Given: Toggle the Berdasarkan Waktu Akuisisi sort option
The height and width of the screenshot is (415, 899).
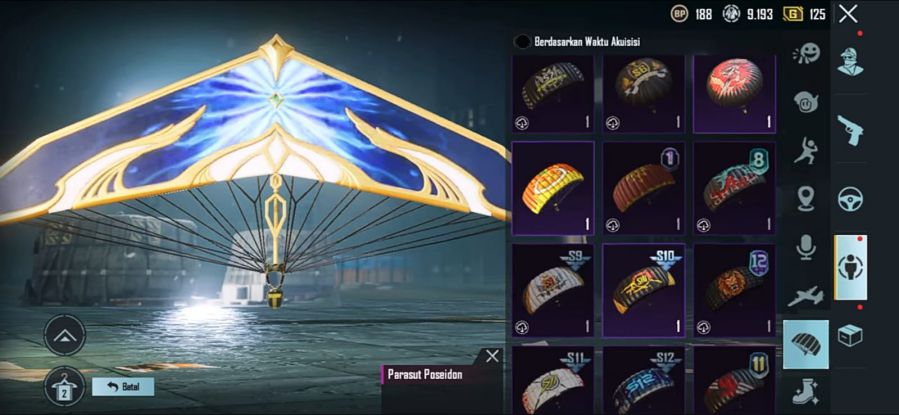Looking at the screenshot, I should point(521,41).
